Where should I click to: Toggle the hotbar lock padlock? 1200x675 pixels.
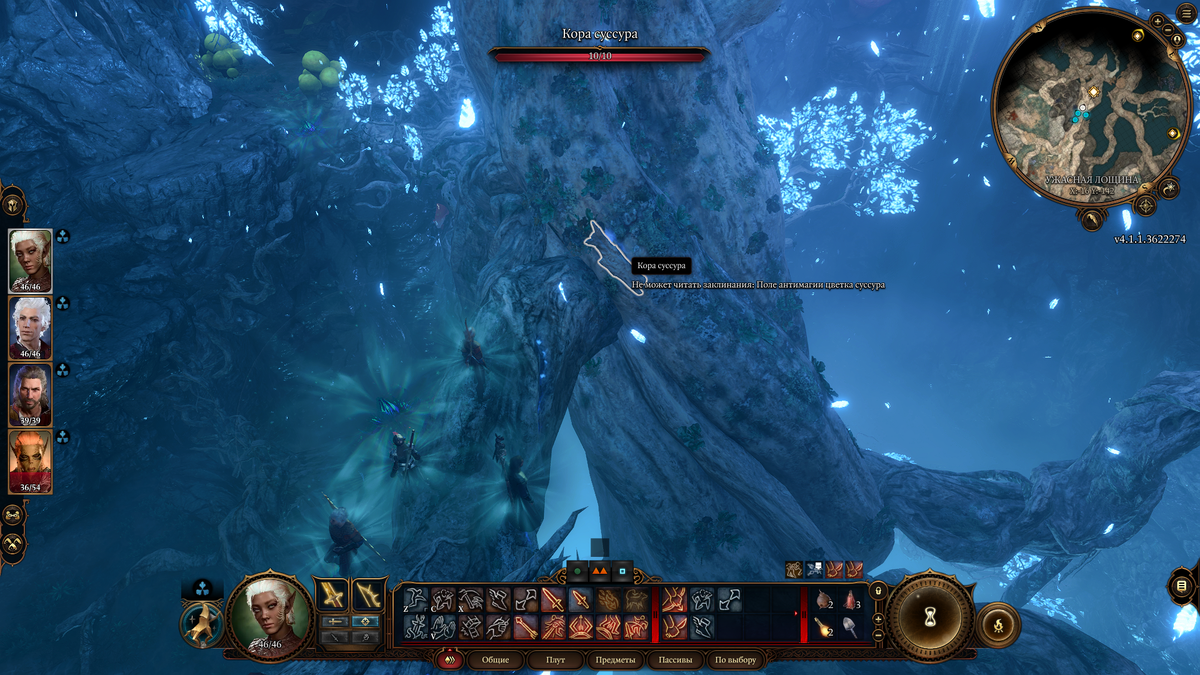click(879, 591)
